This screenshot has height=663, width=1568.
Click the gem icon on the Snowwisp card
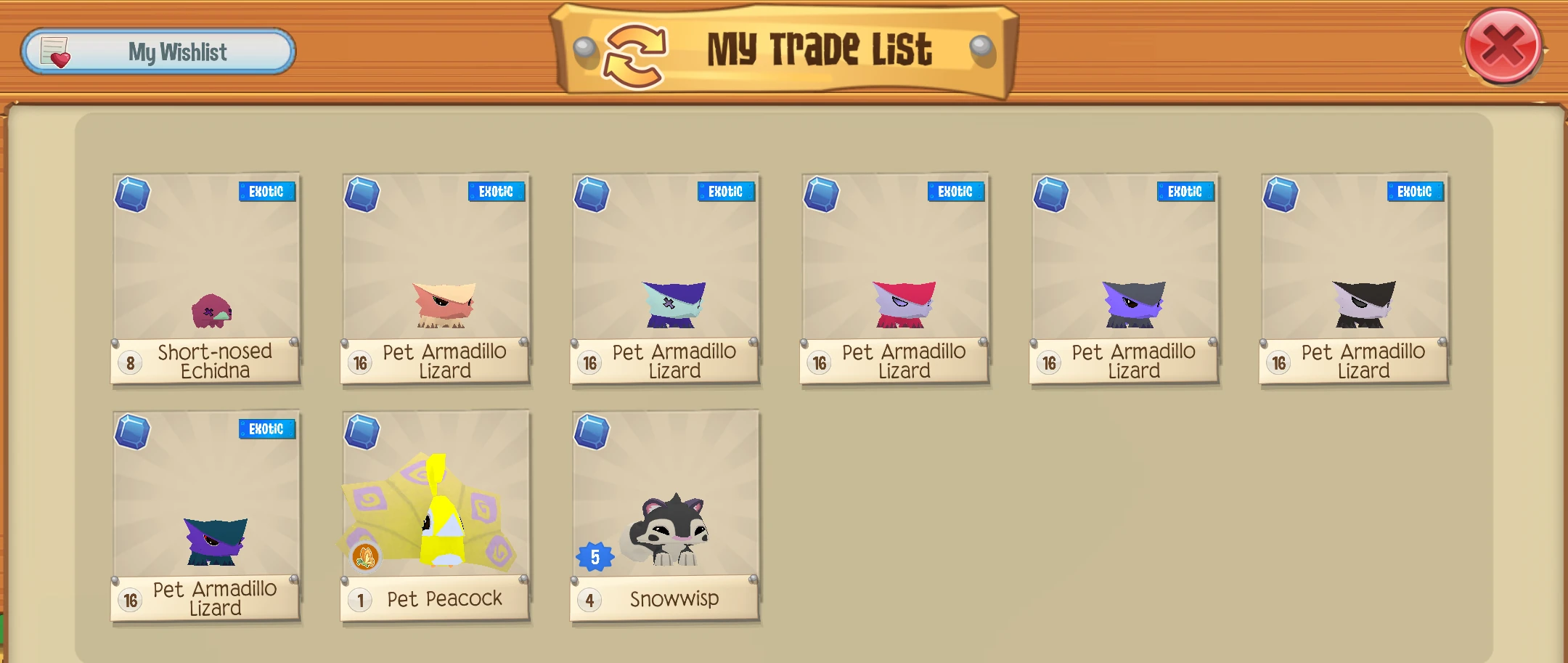(590, 431)
